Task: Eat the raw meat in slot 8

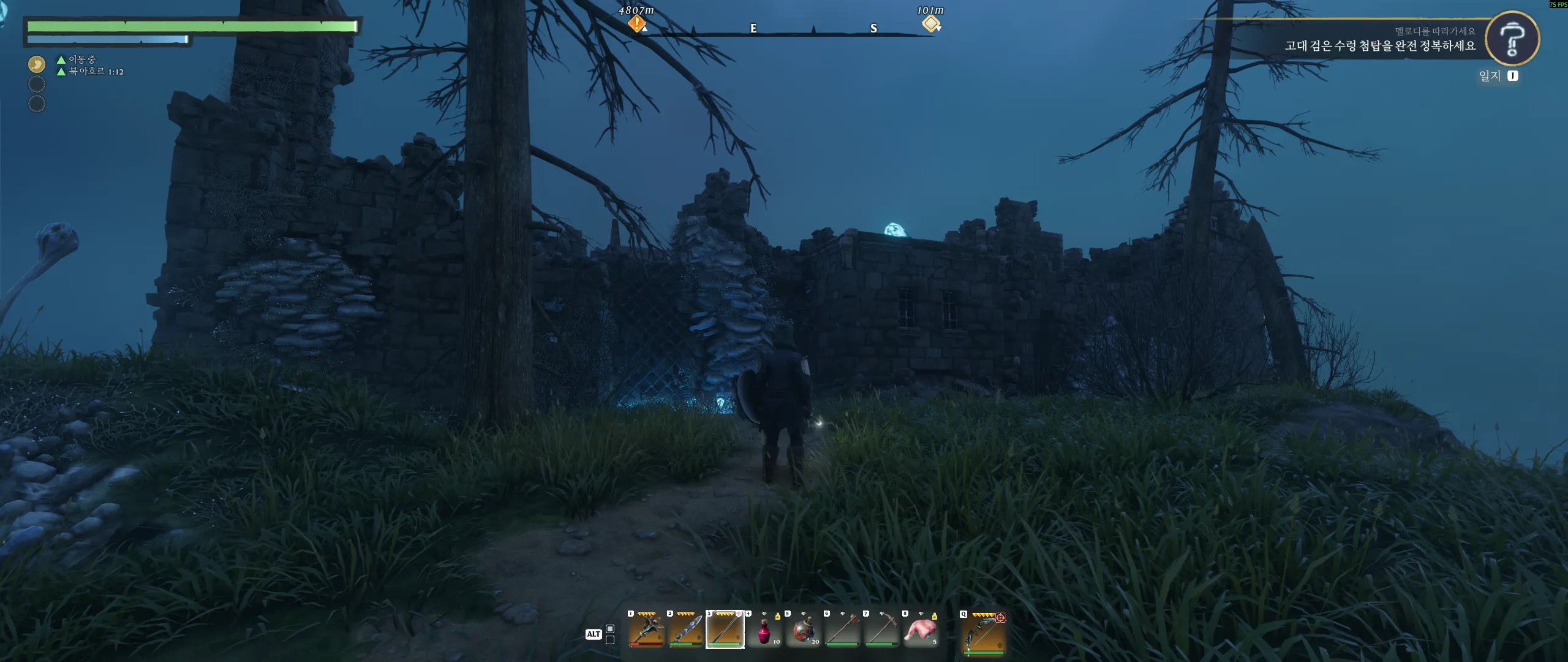Action: coord(921,631)
